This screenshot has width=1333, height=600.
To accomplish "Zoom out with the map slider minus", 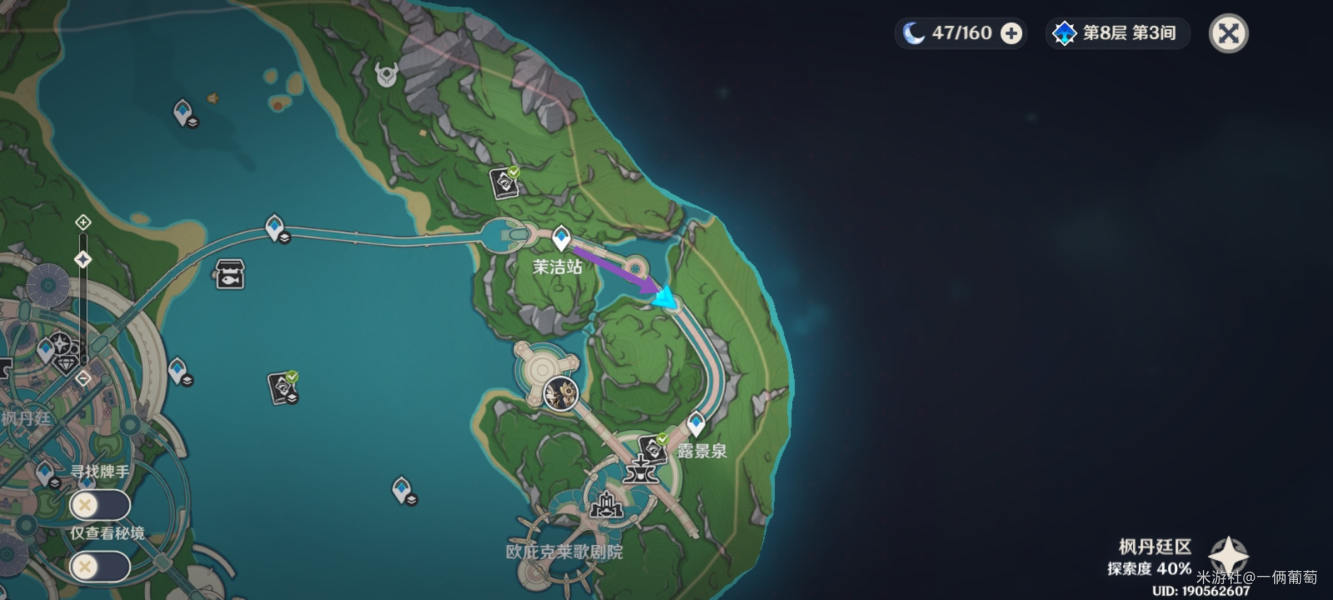I will (x=83, y=378).
